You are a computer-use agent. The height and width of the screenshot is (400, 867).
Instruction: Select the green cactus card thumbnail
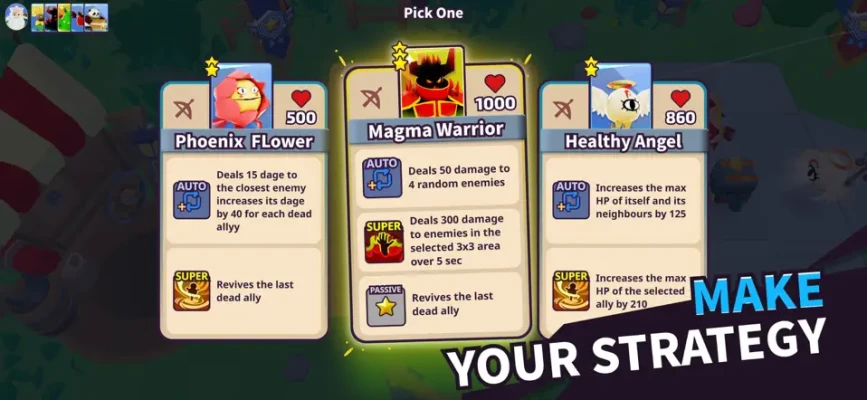coord(64,17)
